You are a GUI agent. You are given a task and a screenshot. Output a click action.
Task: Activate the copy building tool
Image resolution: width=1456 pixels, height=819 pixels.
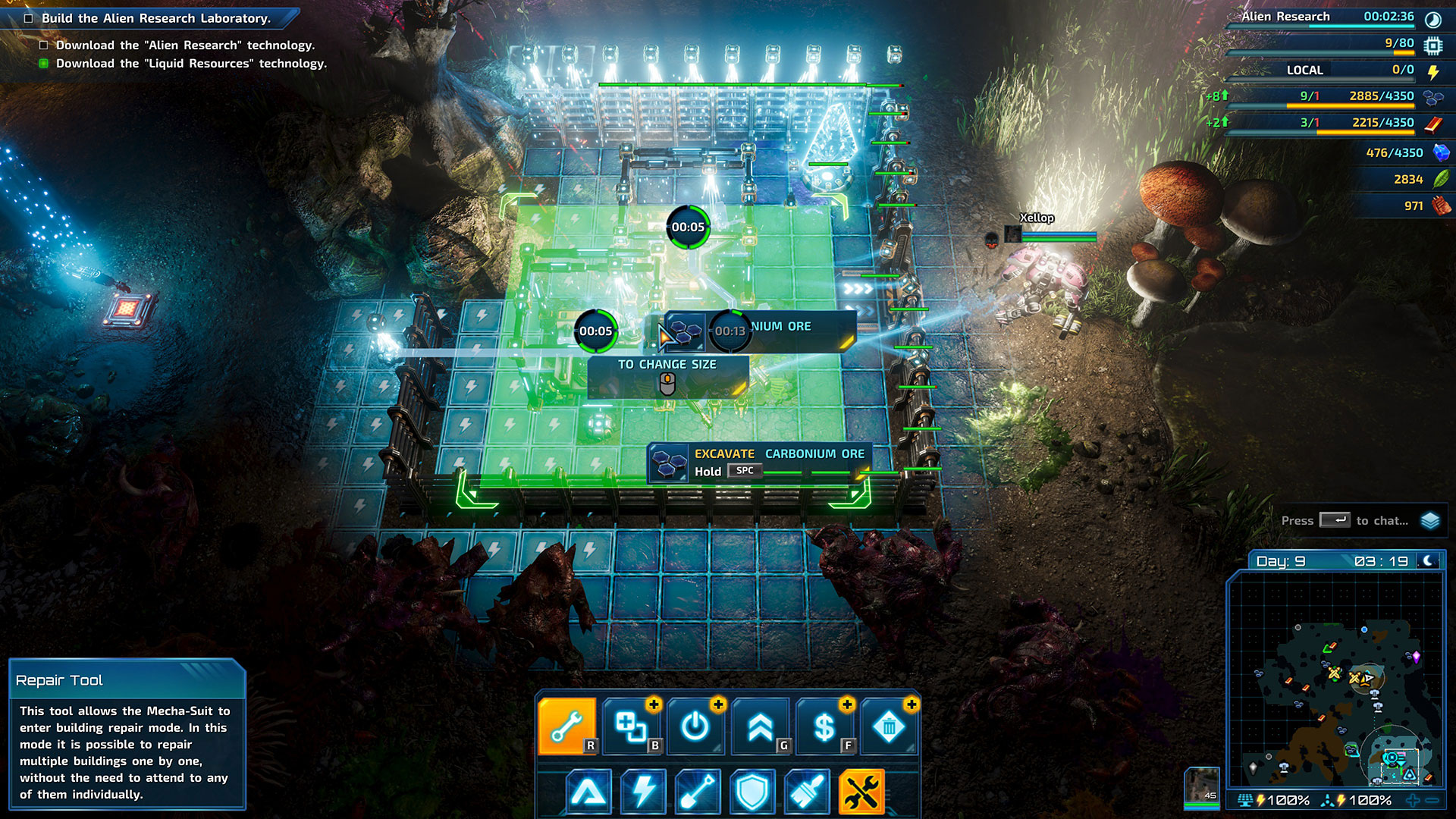[x=631, y=726]
